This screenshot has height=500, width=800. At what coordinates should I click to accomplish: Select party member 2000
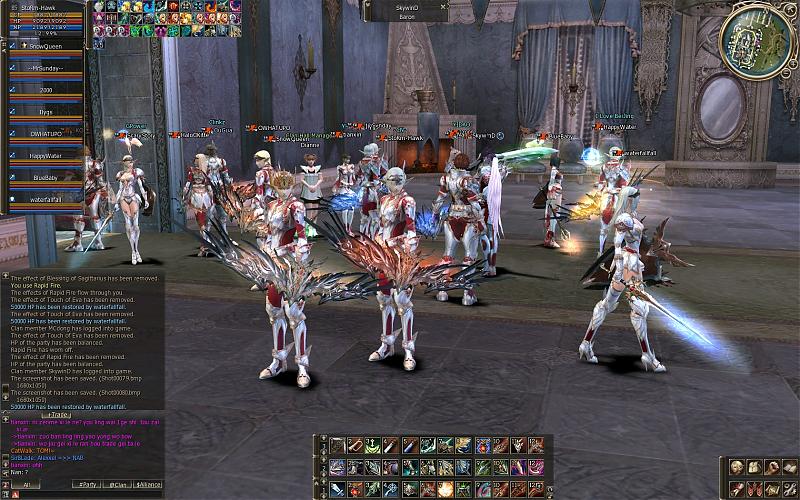tap(46, 90)
